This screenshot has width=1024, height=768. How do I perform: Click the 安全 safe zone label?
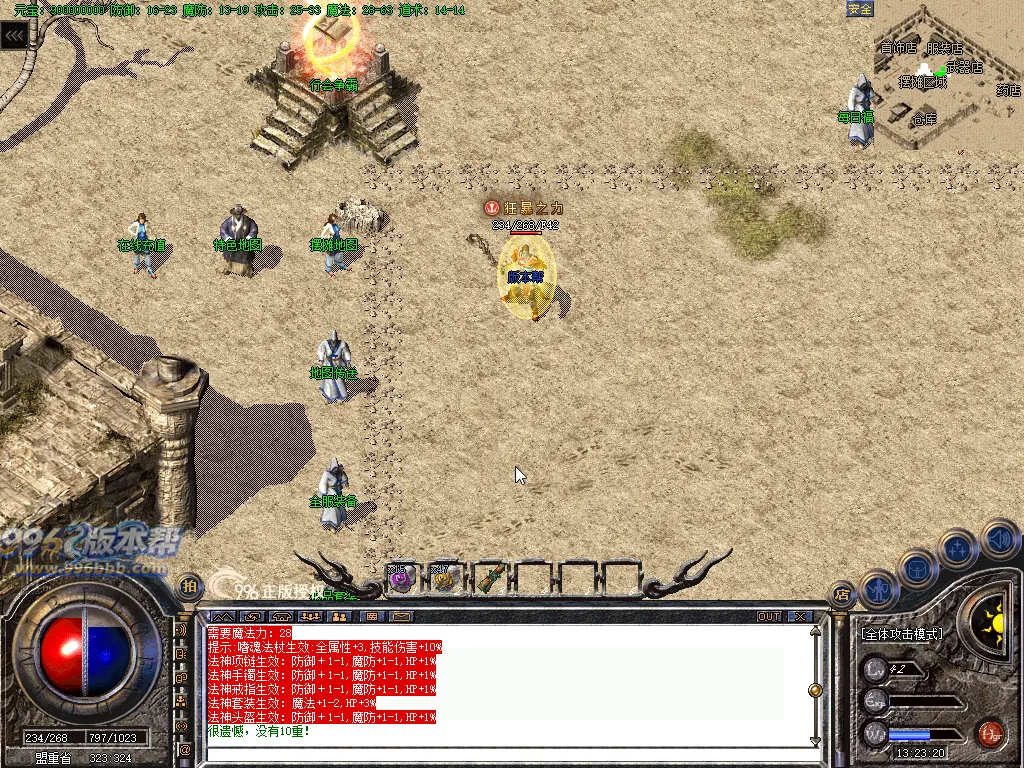[x=860, y=9]
